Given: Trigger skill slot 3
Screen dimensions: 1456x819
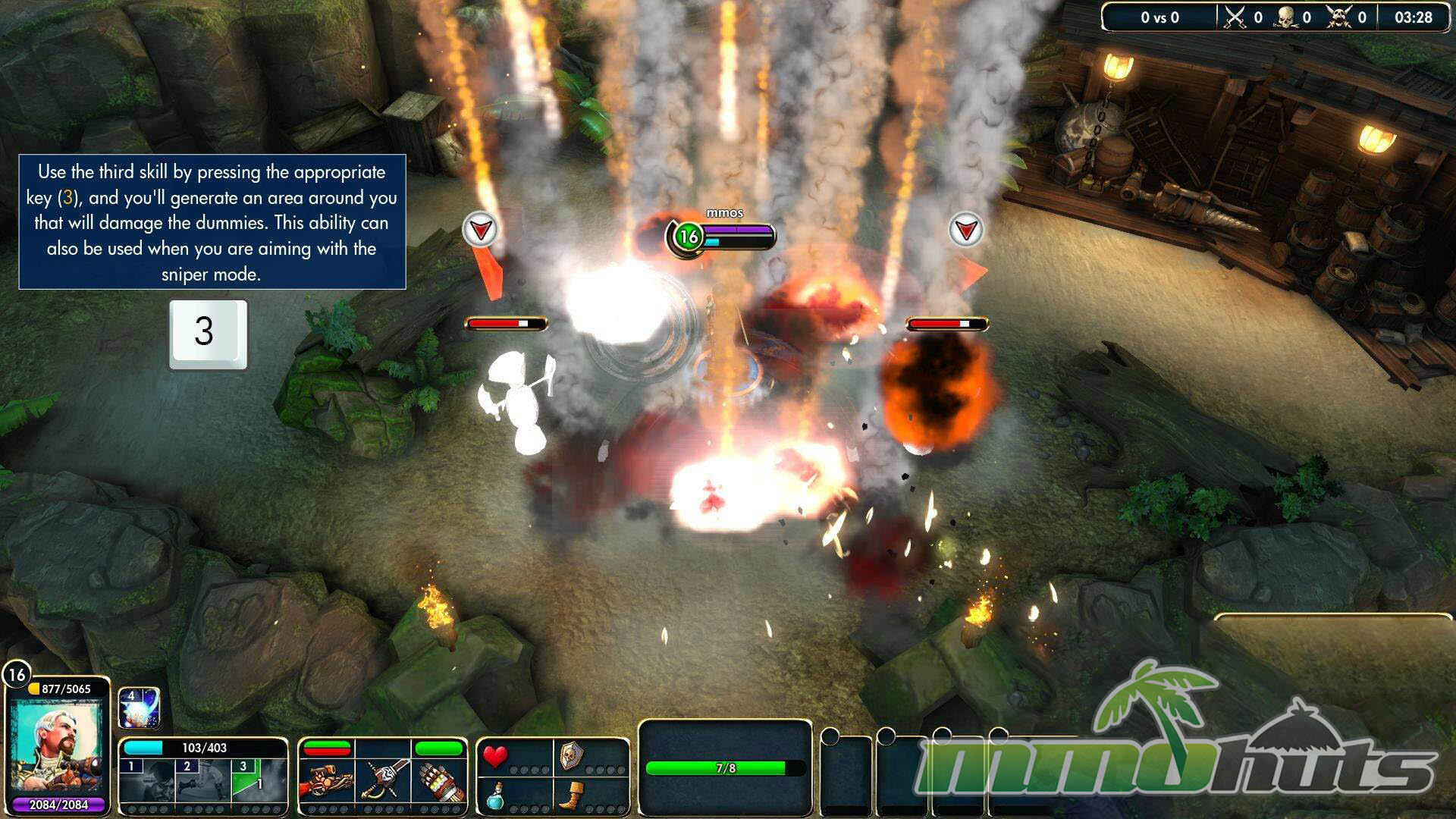Looking at the screenshot, I should point(257,781).
